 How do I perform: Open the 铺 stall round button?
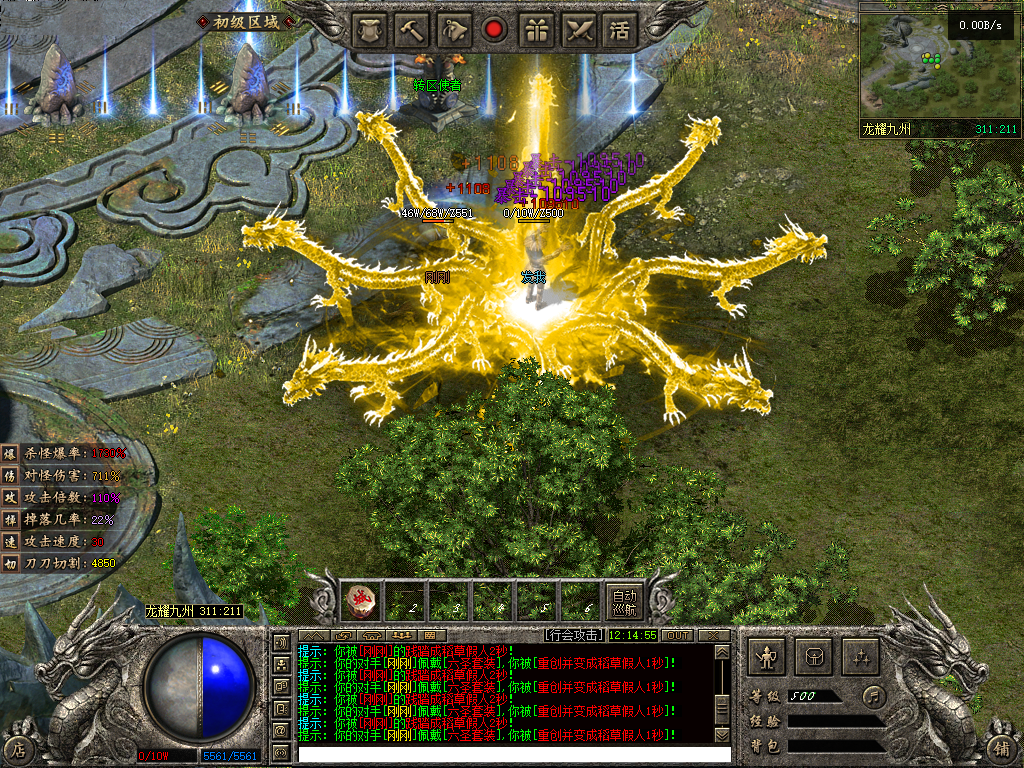1001,748
